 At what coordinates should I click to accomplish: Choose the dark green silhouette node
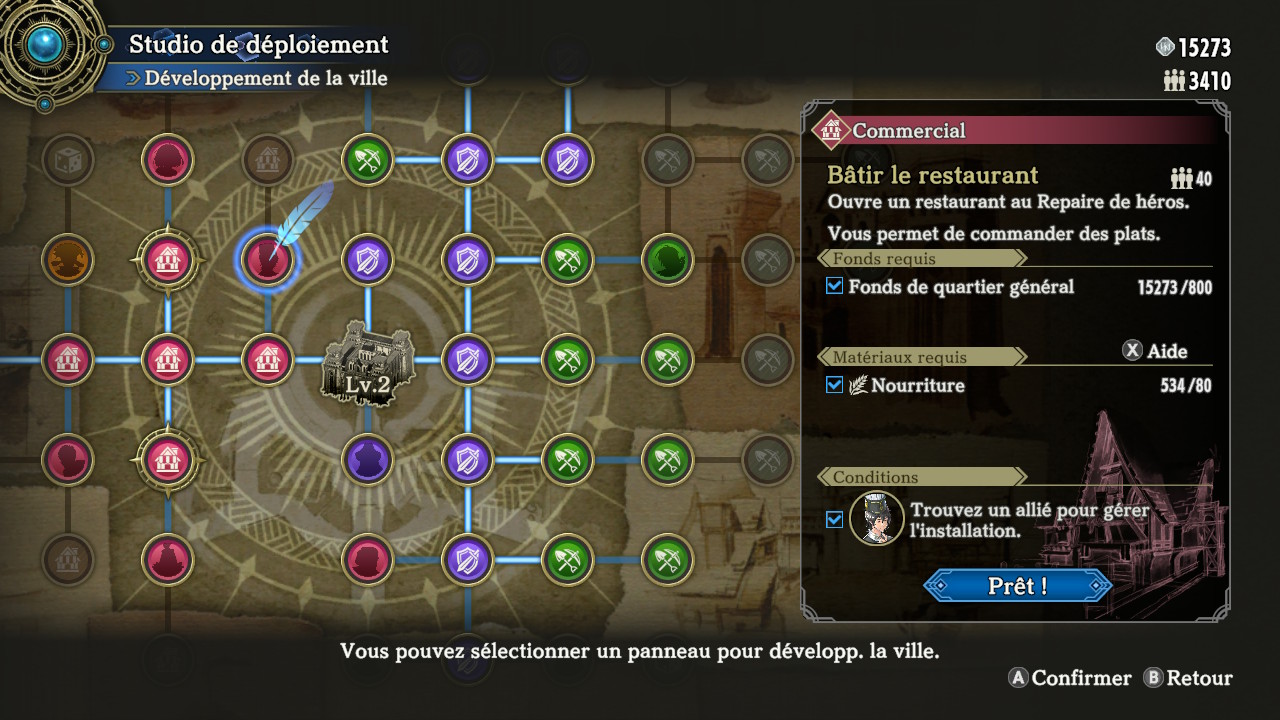[667, 260]
